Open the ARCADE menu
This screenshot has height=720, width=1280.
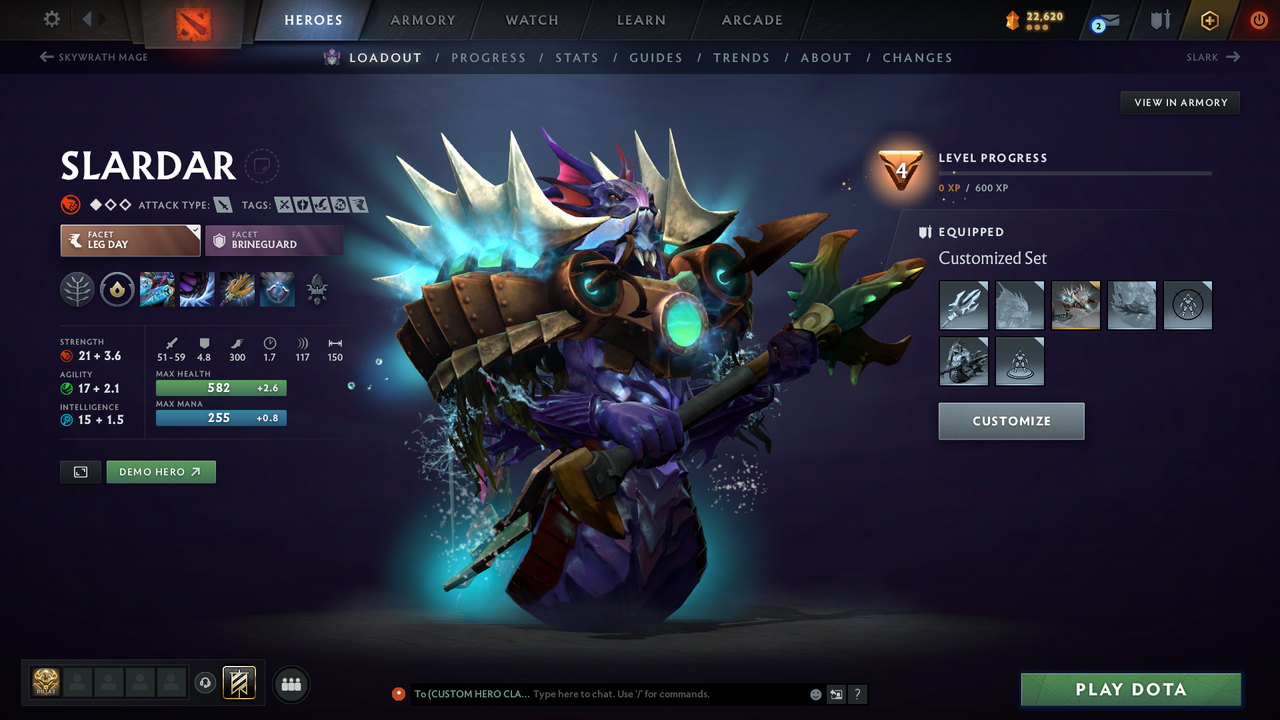tap(751, 20)
